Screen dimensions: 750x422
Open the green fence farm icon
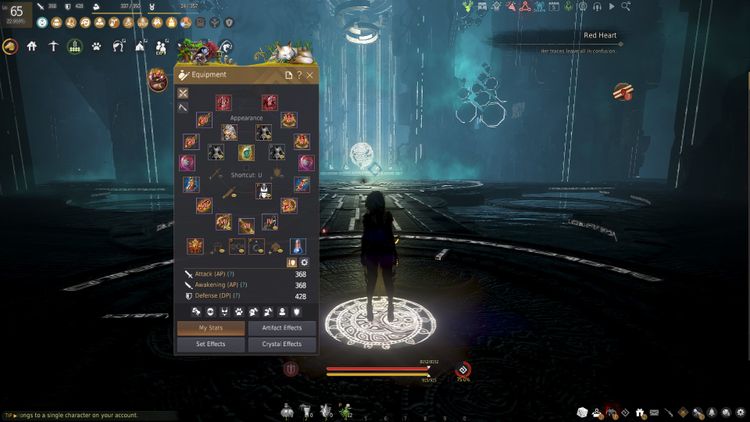75,46
